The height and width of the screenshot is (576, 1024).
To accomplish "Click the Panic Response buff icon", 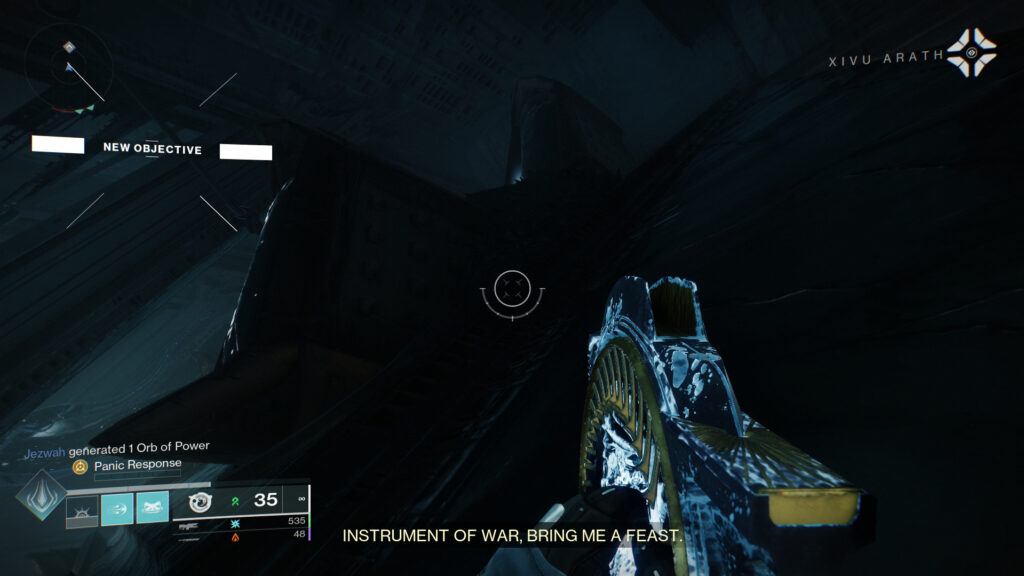I will click(x=80, y=466).
